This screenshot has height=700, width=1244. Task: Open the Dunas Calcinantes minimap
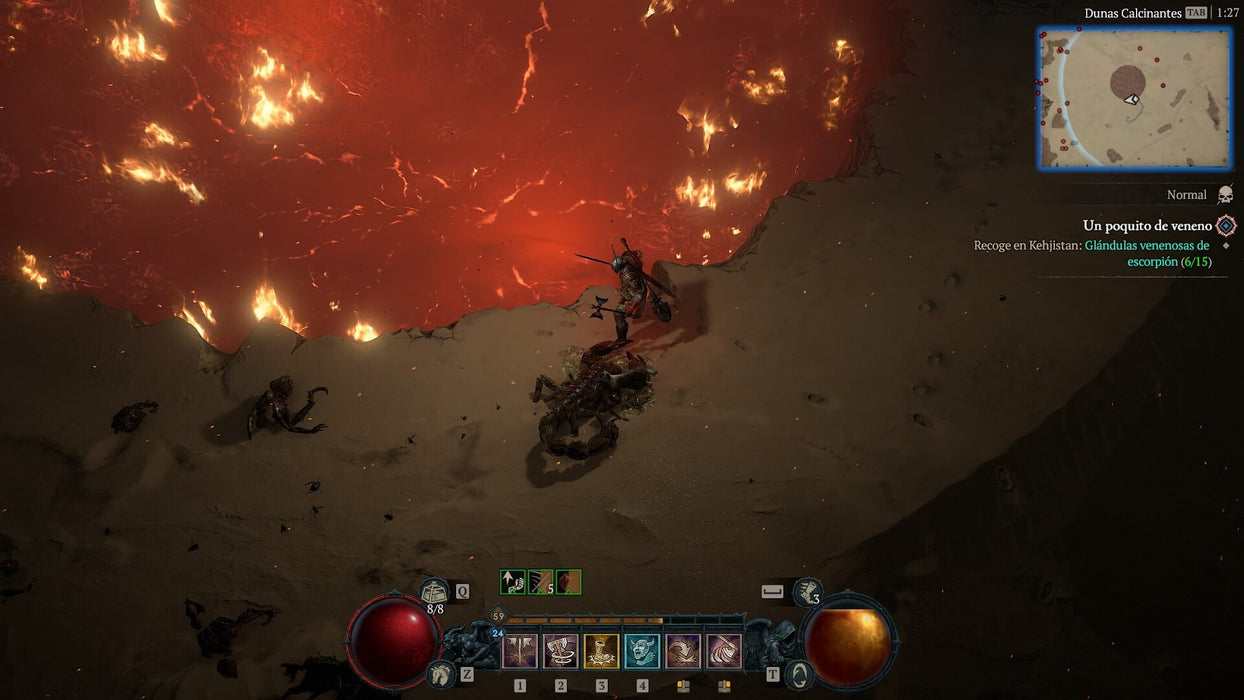pos(1135,98)
